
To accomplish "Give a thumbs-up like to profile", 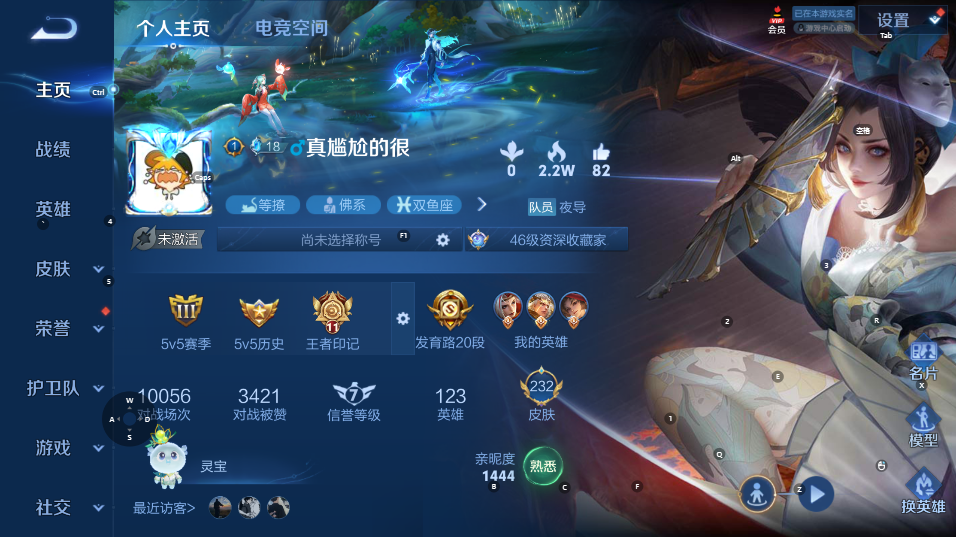I will 600,152.
